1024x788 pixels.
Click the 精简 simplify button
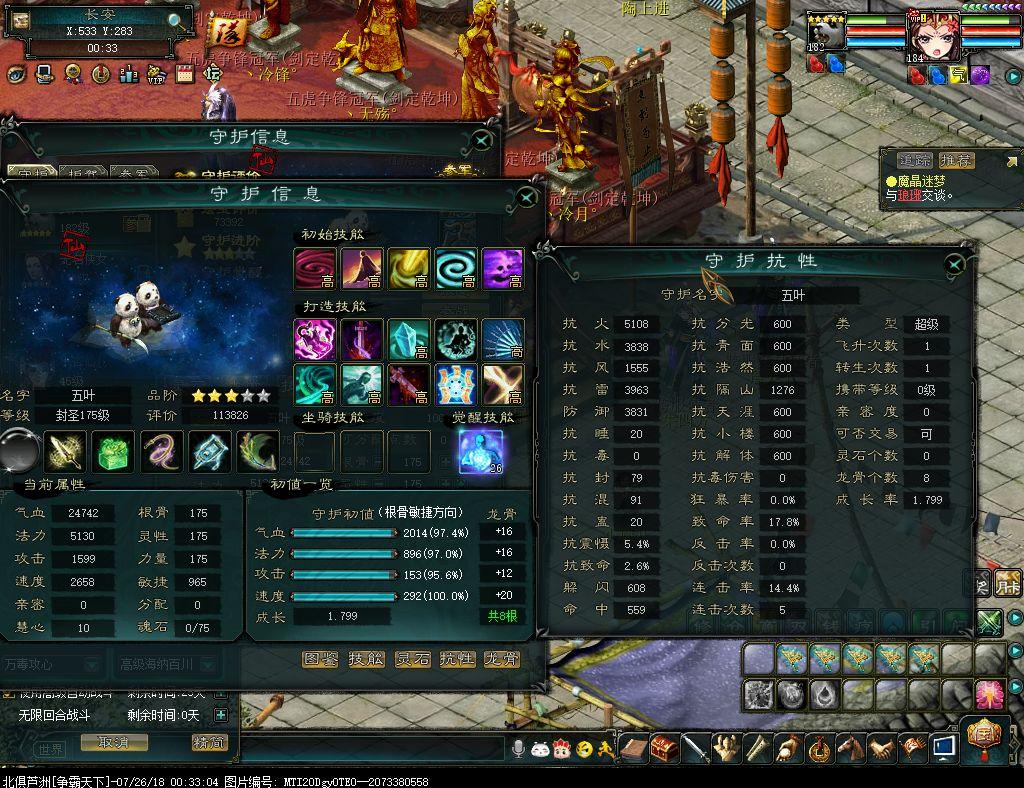(x=209, y=743)
